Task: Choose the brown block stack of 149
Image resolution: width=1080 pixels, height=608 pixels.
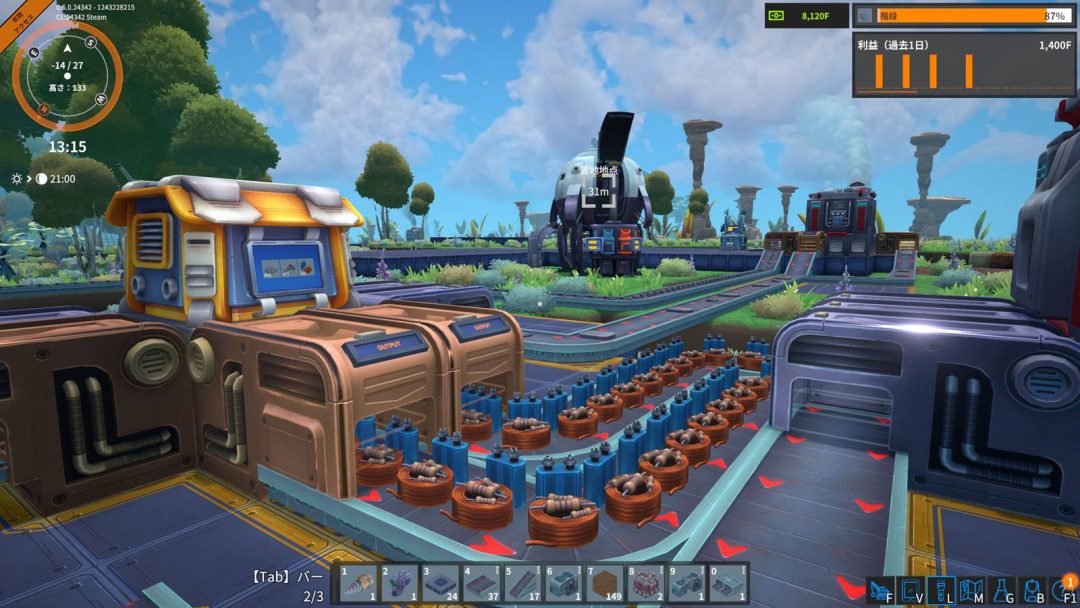Action: 604,584
